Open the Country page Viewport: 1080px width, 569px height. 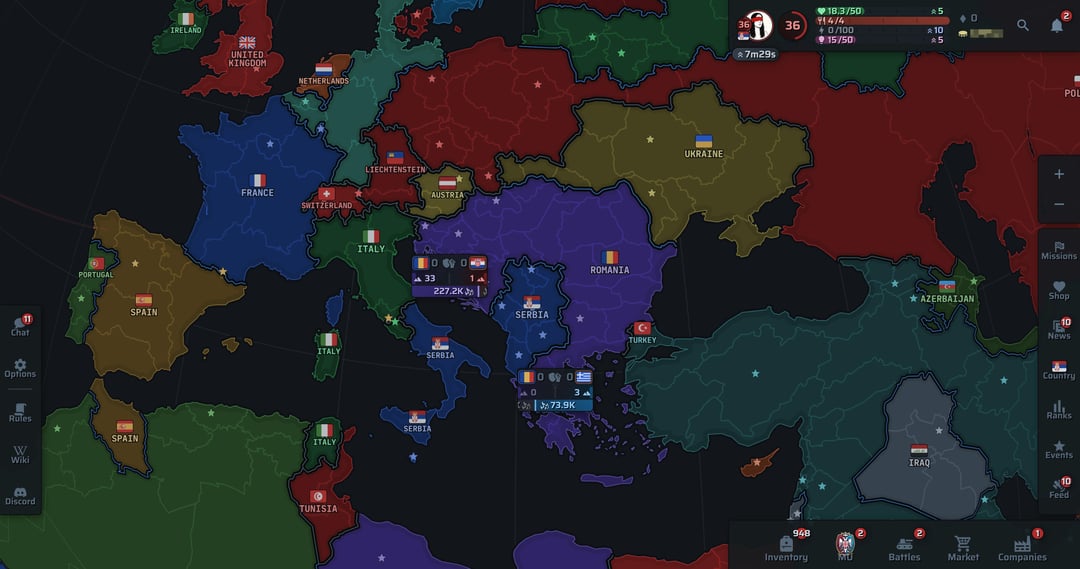[1059, 370]
